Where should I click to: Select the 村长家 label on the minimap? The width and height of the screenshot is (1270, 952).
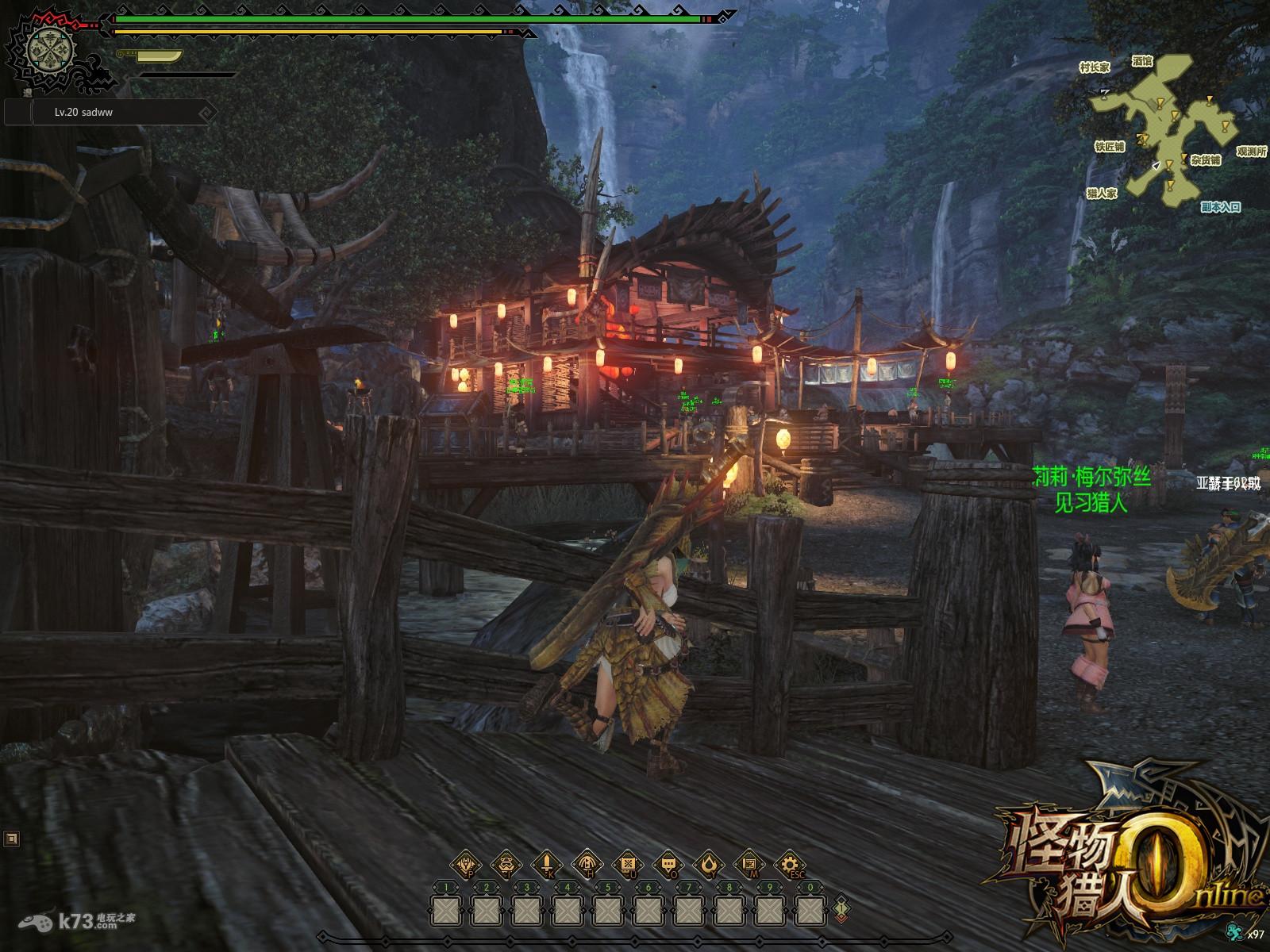point(1095,68)
